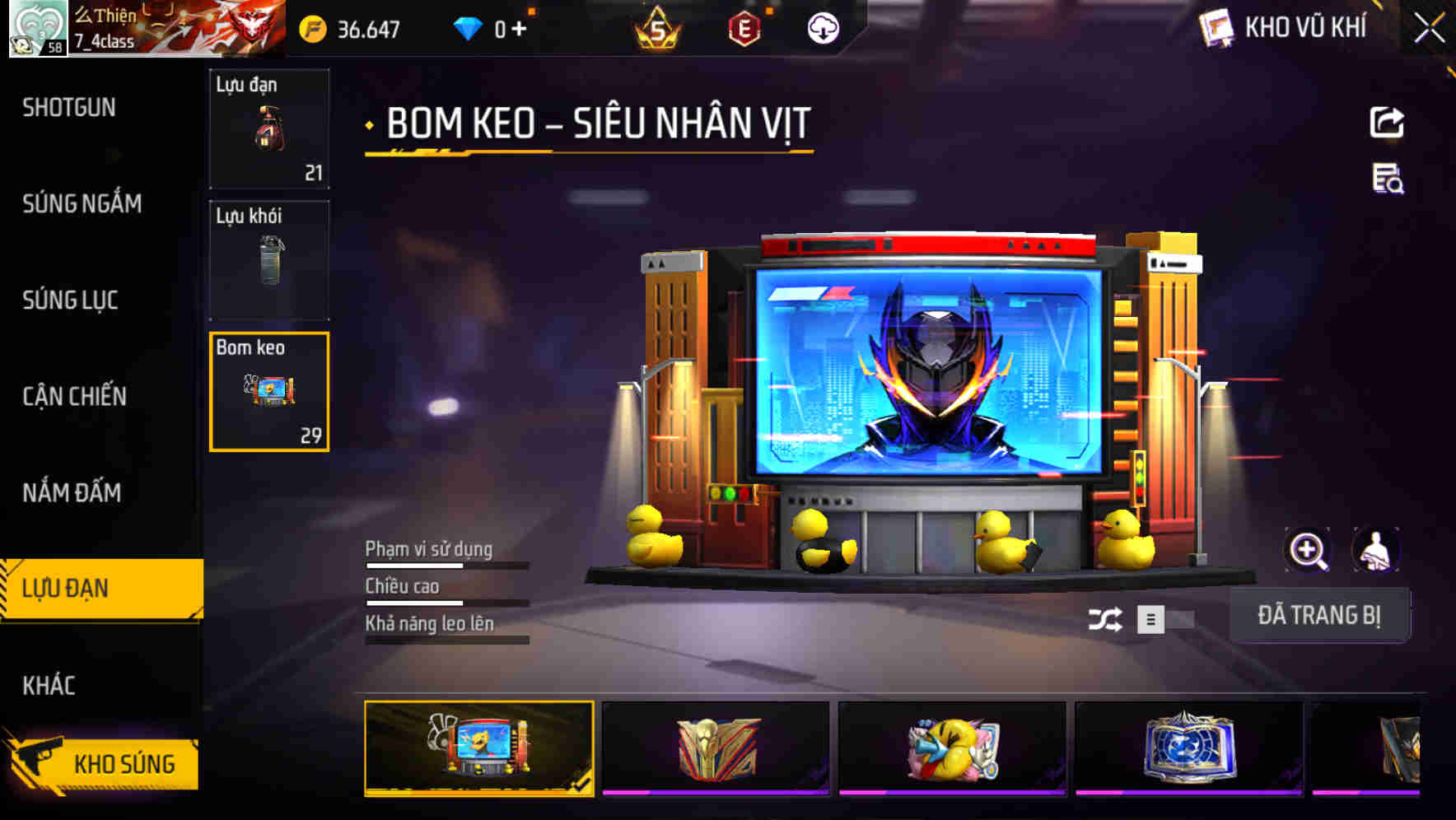Open the share icon for Bom Keo skin
Viewport: 1456px width, 820px height.
1388,121
